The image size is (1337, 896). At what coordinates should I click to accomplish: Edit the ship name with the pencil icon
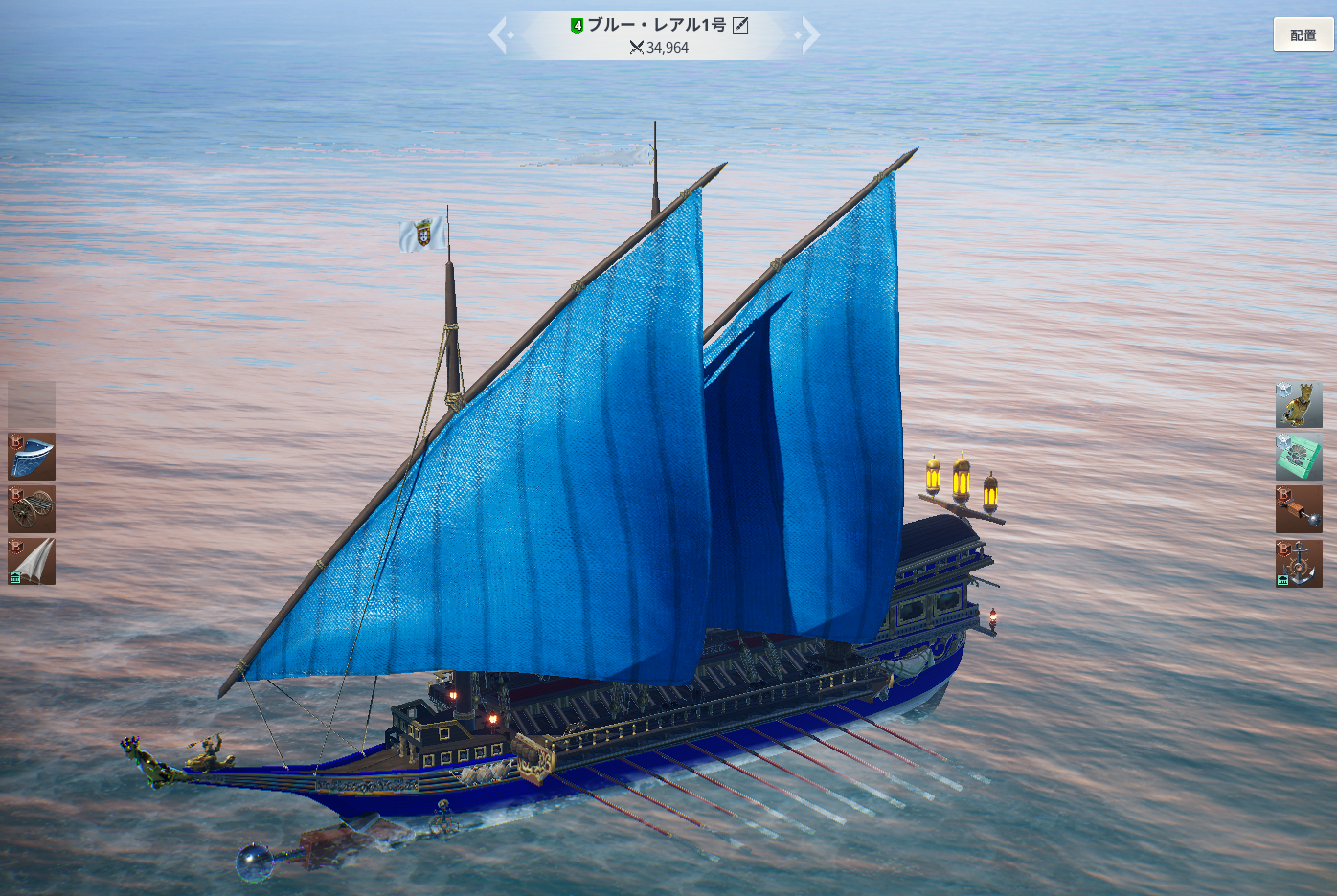pyautogui.click(x=740, y=26)
